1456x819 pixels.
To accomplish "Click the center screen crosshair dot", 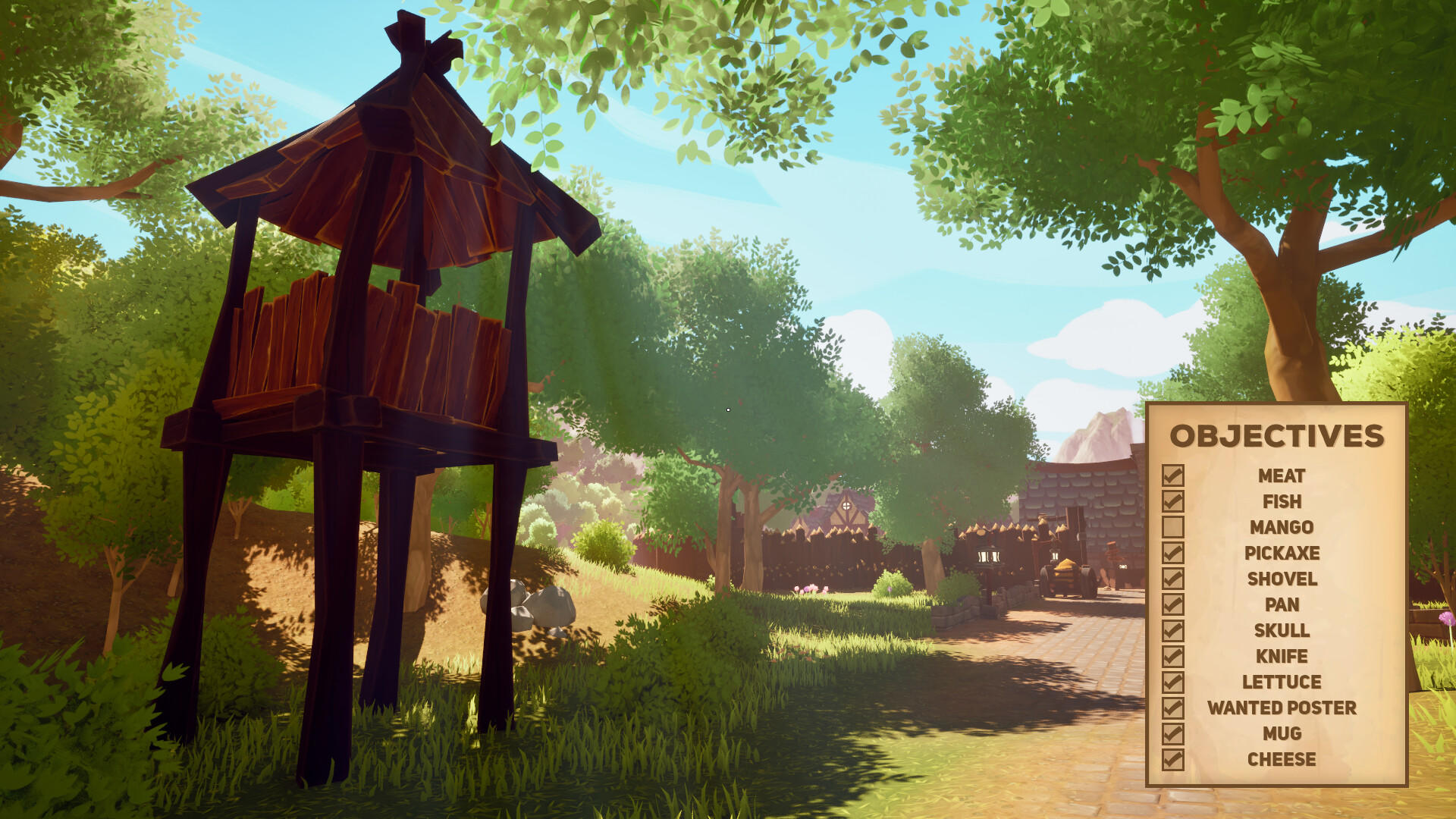I will (x=727, y=409).
